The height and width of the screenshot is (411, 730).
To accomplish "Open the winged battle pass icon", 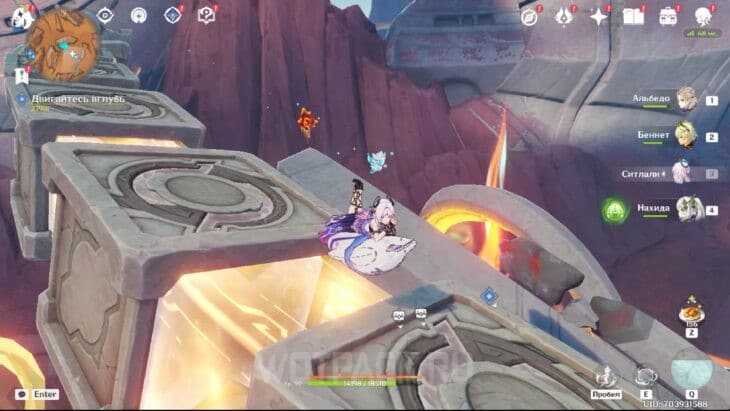I will click(x=564, y=16).
